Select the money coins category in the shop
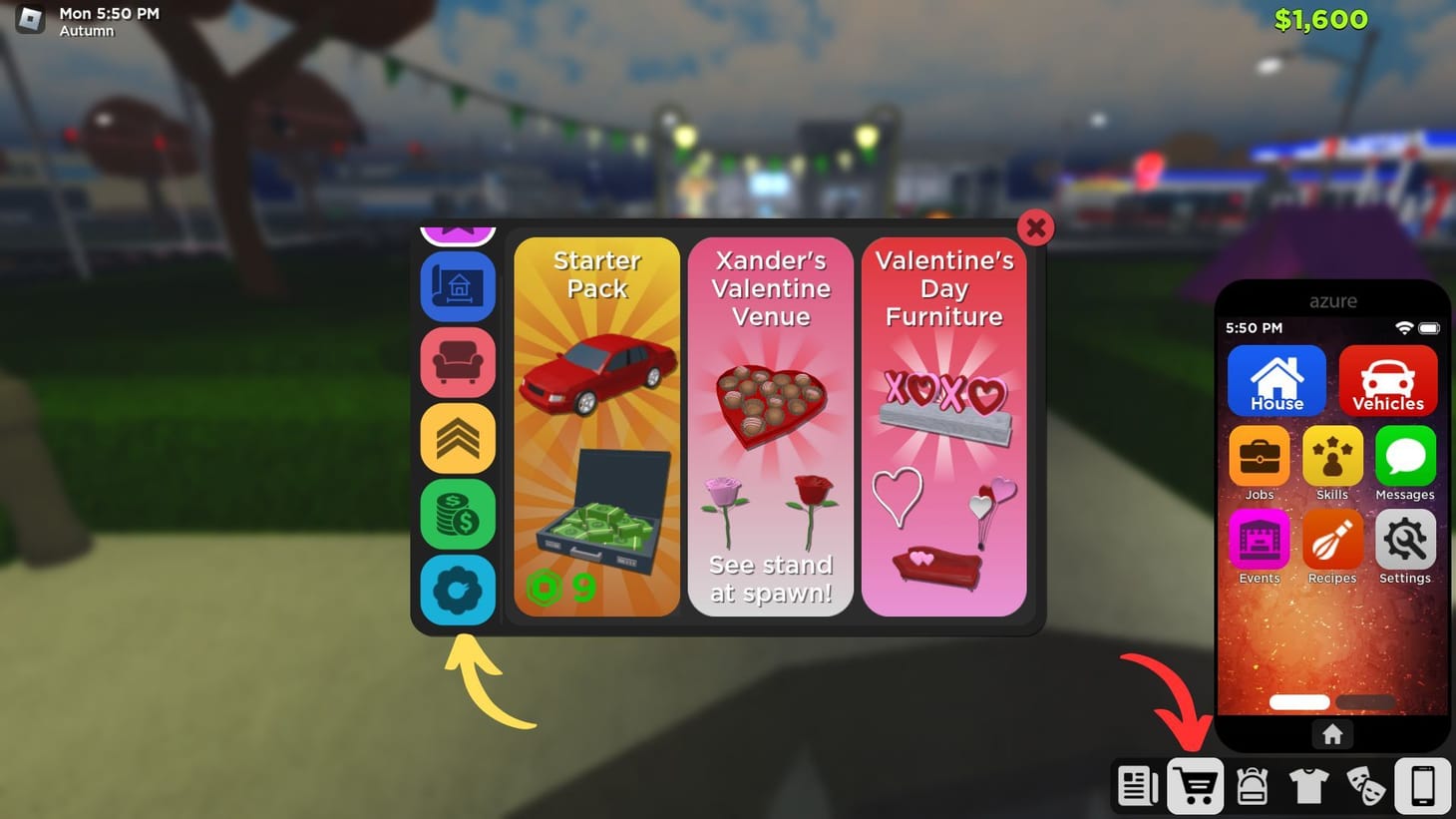 [x=458, y=515]
